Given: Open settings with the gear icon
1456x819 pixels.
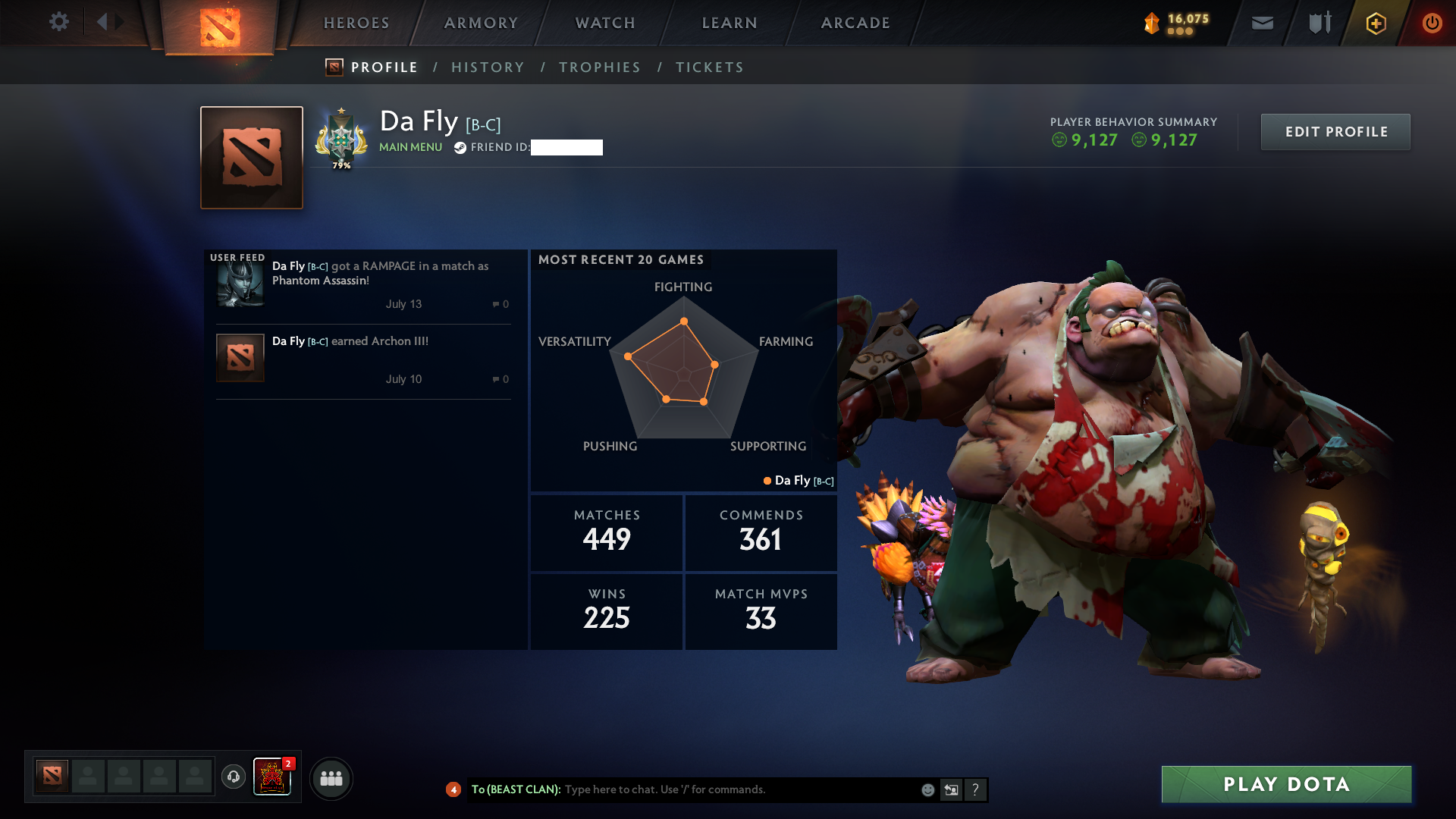Looking at the screenshot, I should (59, 22).
